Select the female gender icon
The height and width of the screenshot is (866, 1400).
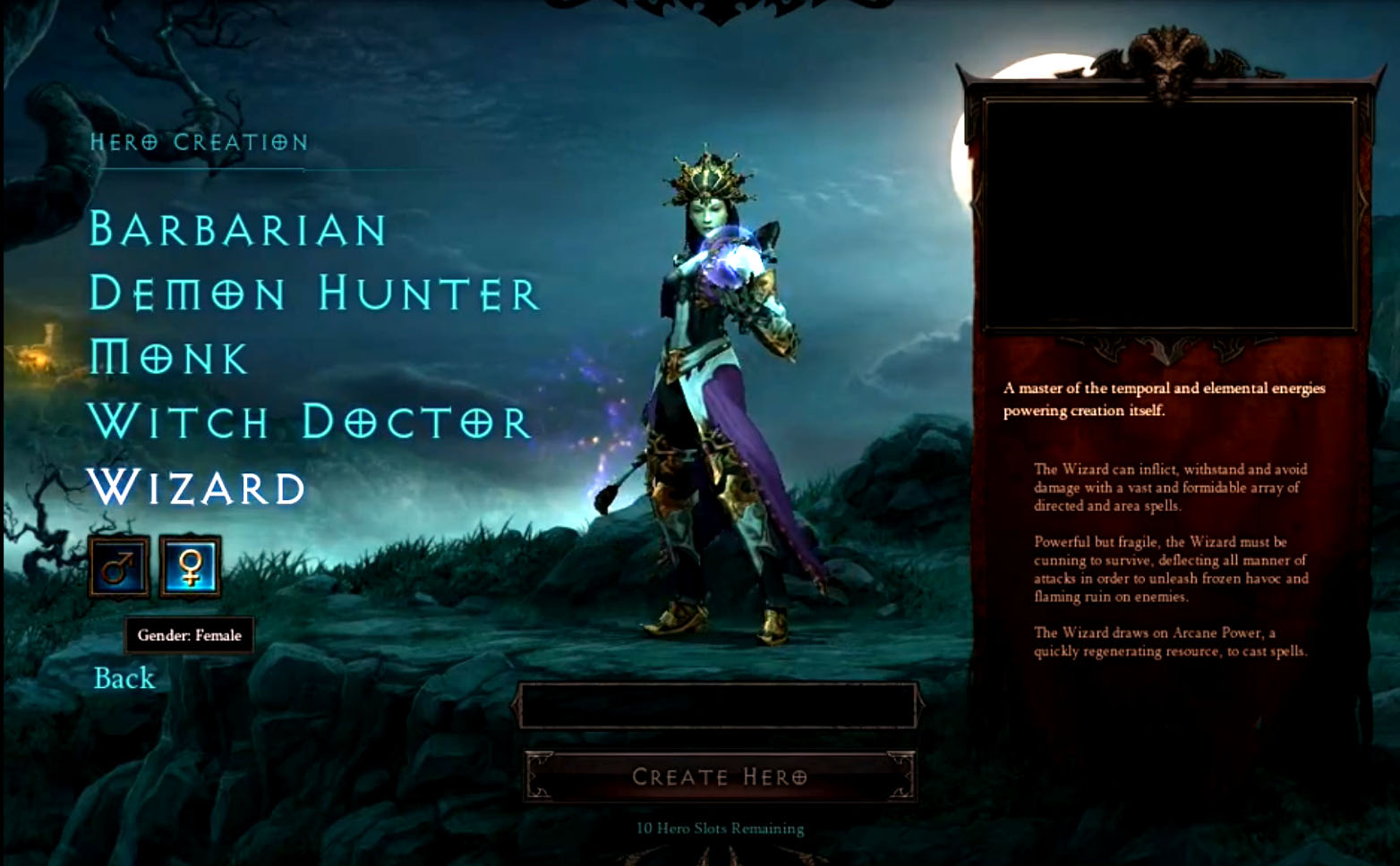tap(190, 567)
